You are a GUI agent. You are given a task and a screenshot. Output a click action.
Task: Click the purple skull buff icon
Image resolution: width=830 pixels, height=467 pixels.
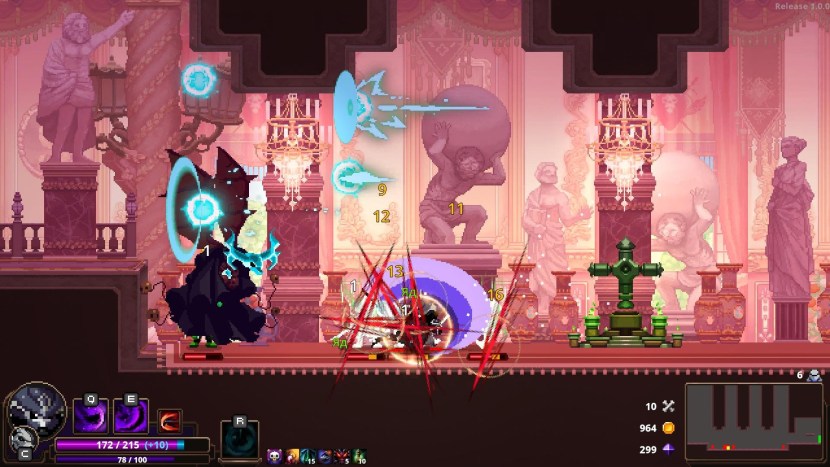274,455
